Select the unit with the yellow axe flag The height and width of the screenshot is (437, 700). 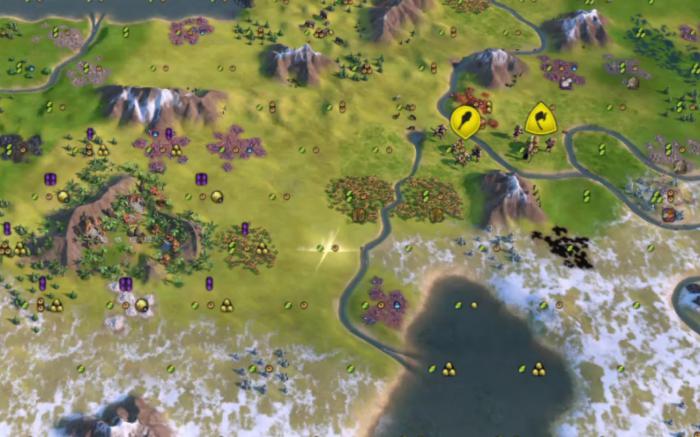(541, 120)
